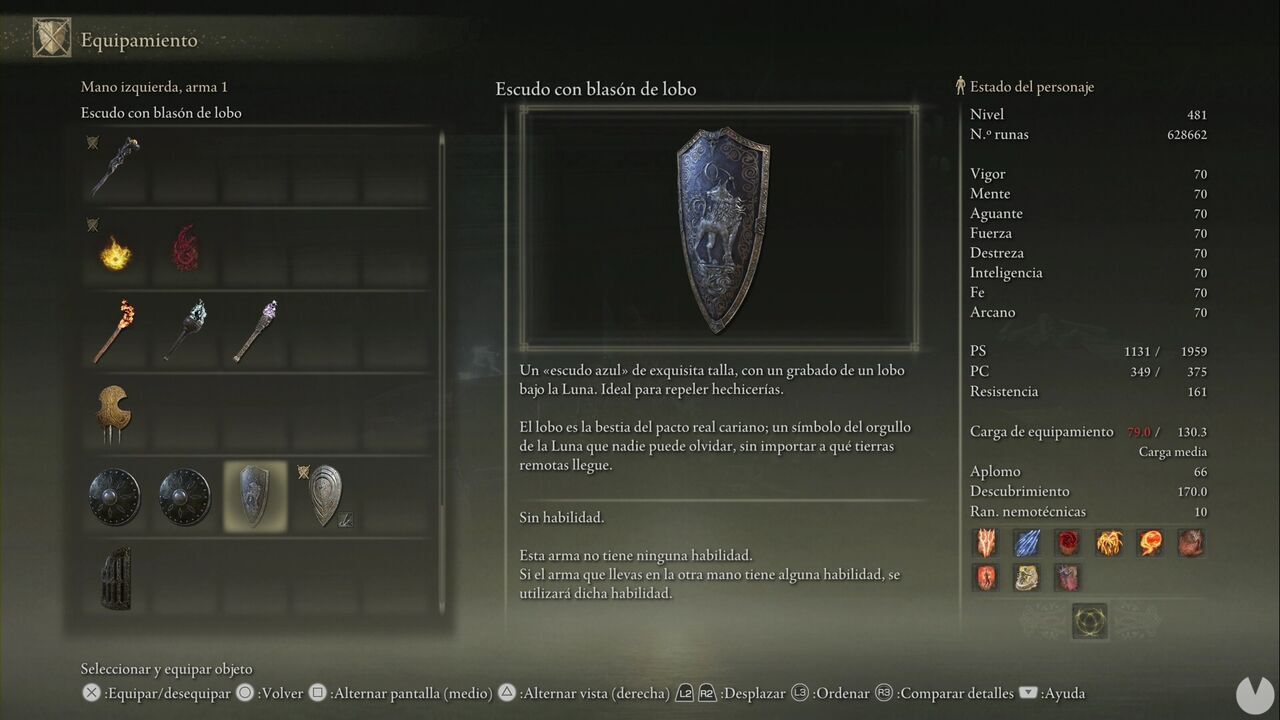The image size is (1280, 720).
Task: Select the glintstone staff in the inventory grid
Action: tap(113, 165)
